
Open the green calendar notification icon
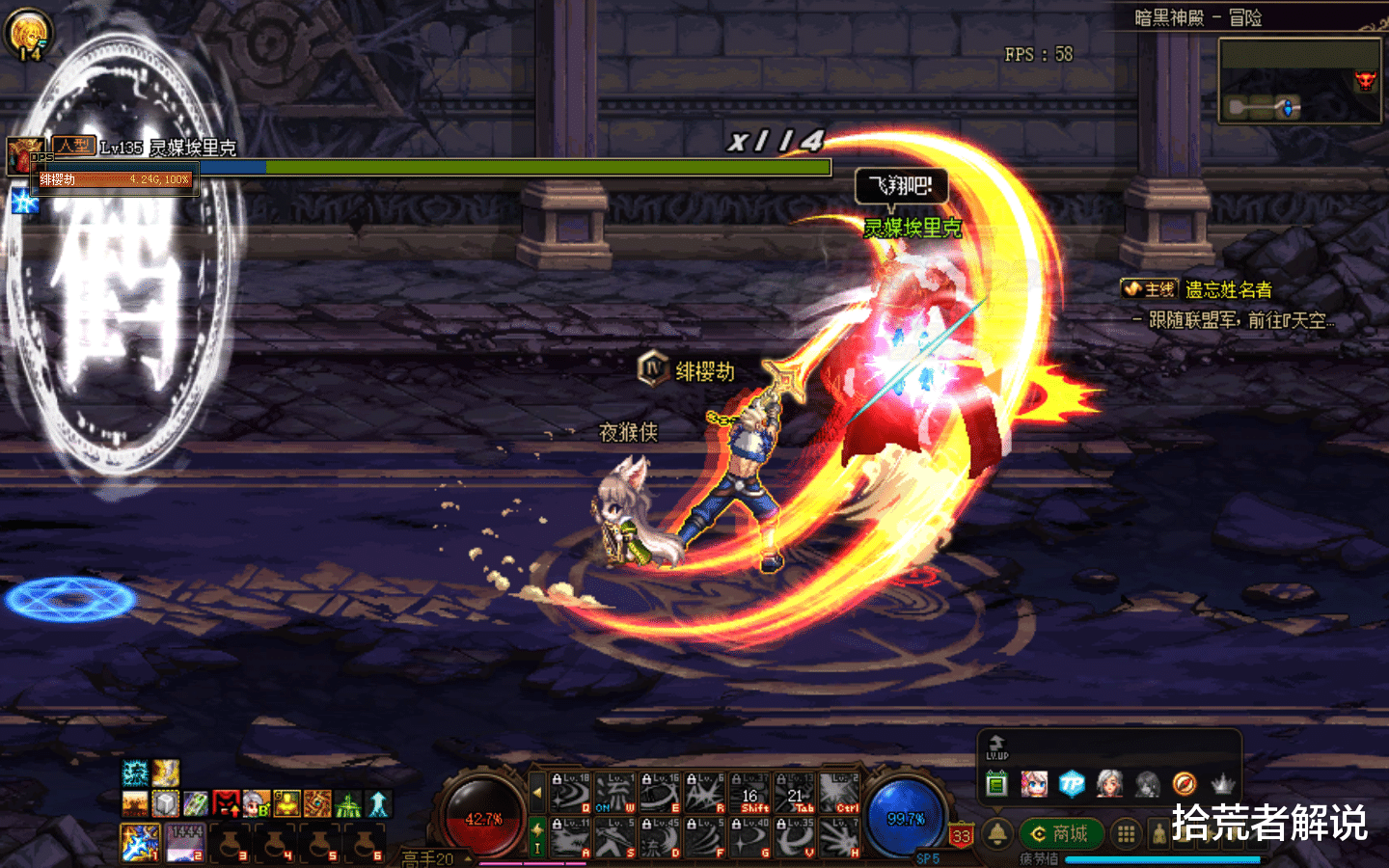click(996, 784)
